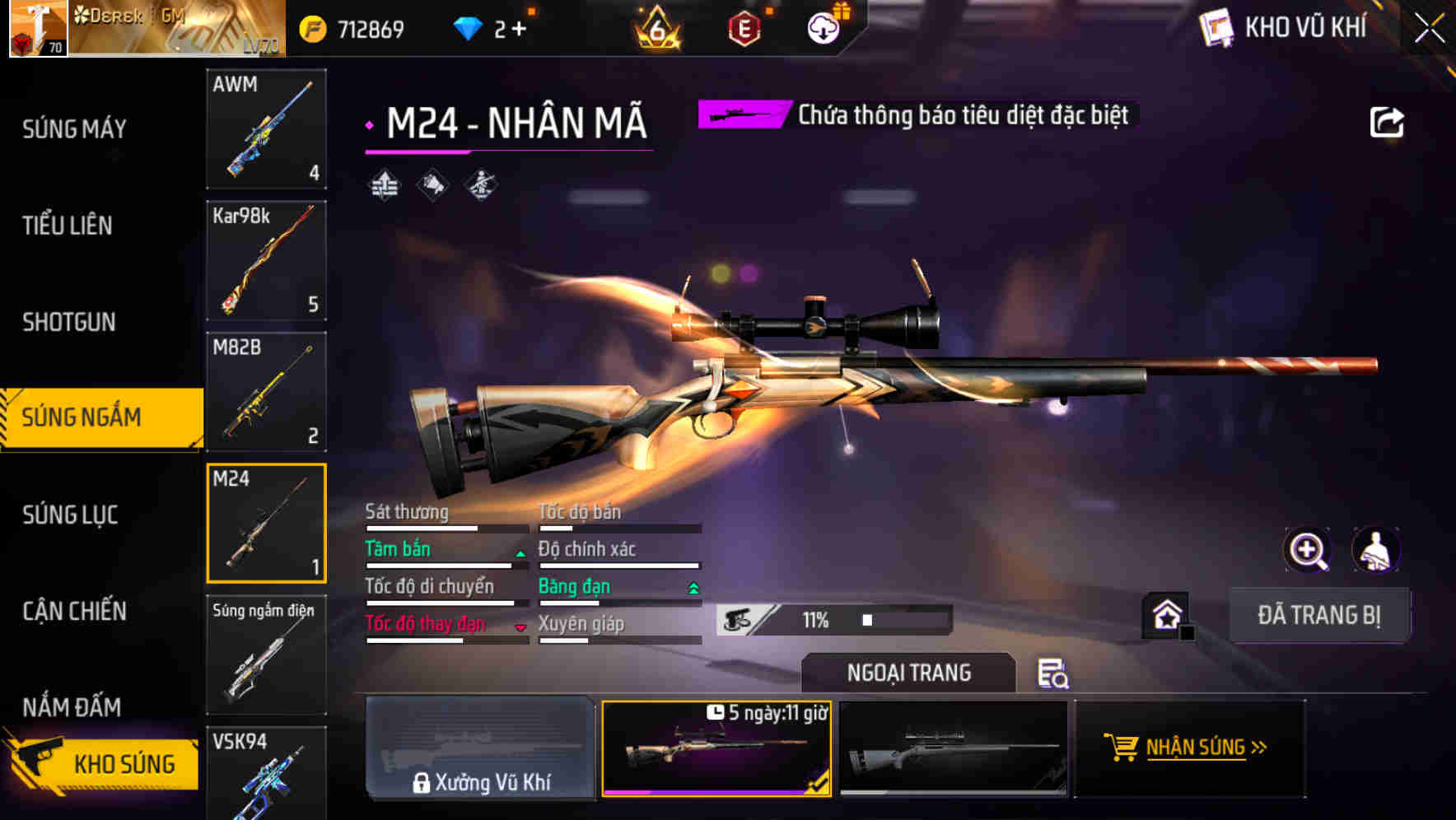Toggle the character weapon preview icon
This screenshot has height=820, width=1456.
1376,550
